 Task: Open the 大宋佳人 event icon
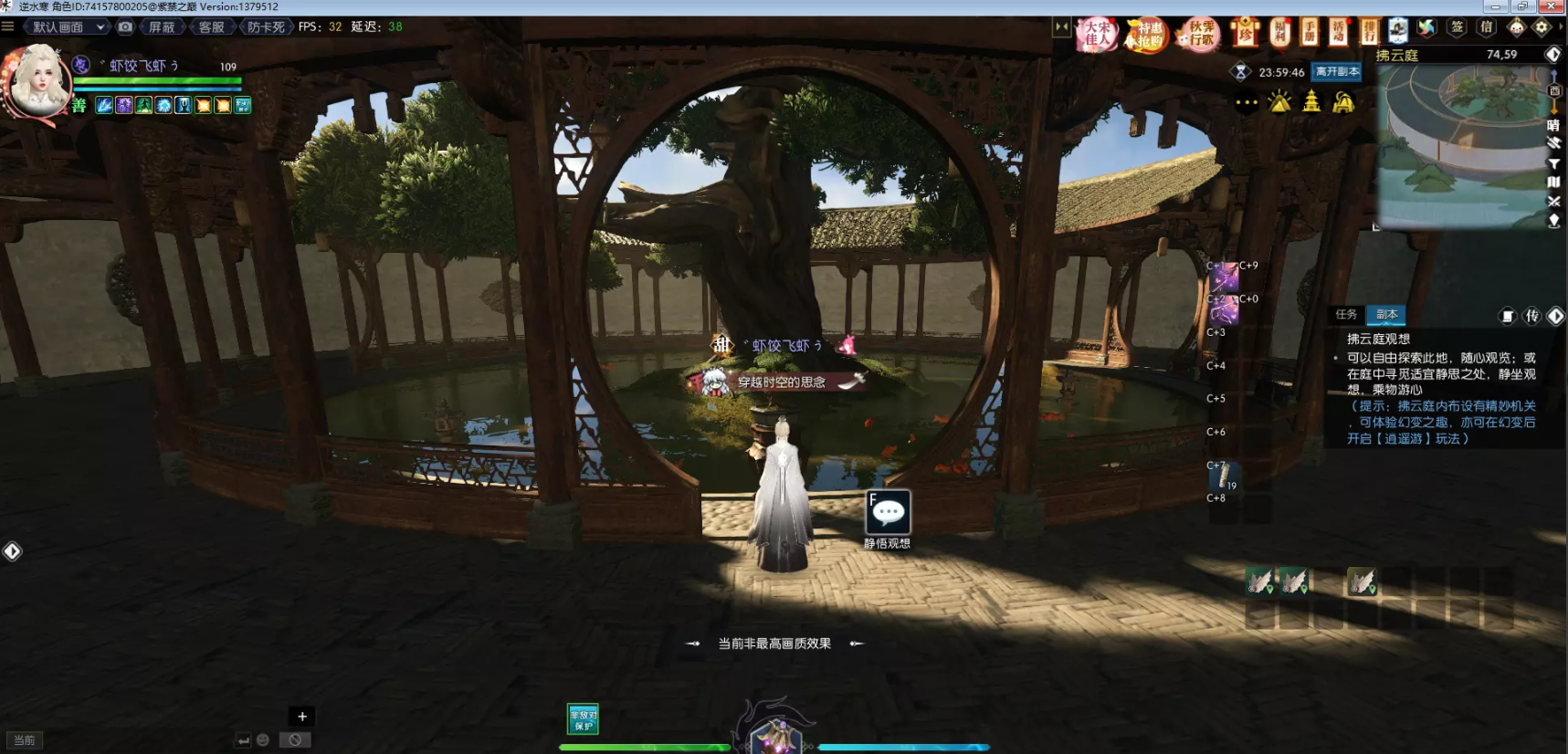[x=1097, y=35]
